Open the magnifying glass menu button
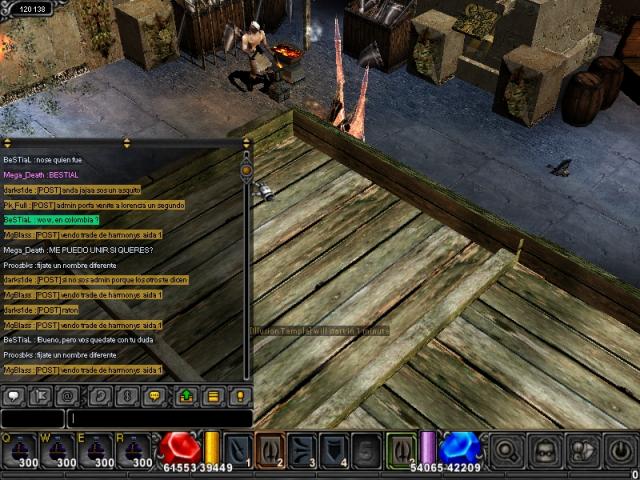The image size is (640, 480). point(505,450)
